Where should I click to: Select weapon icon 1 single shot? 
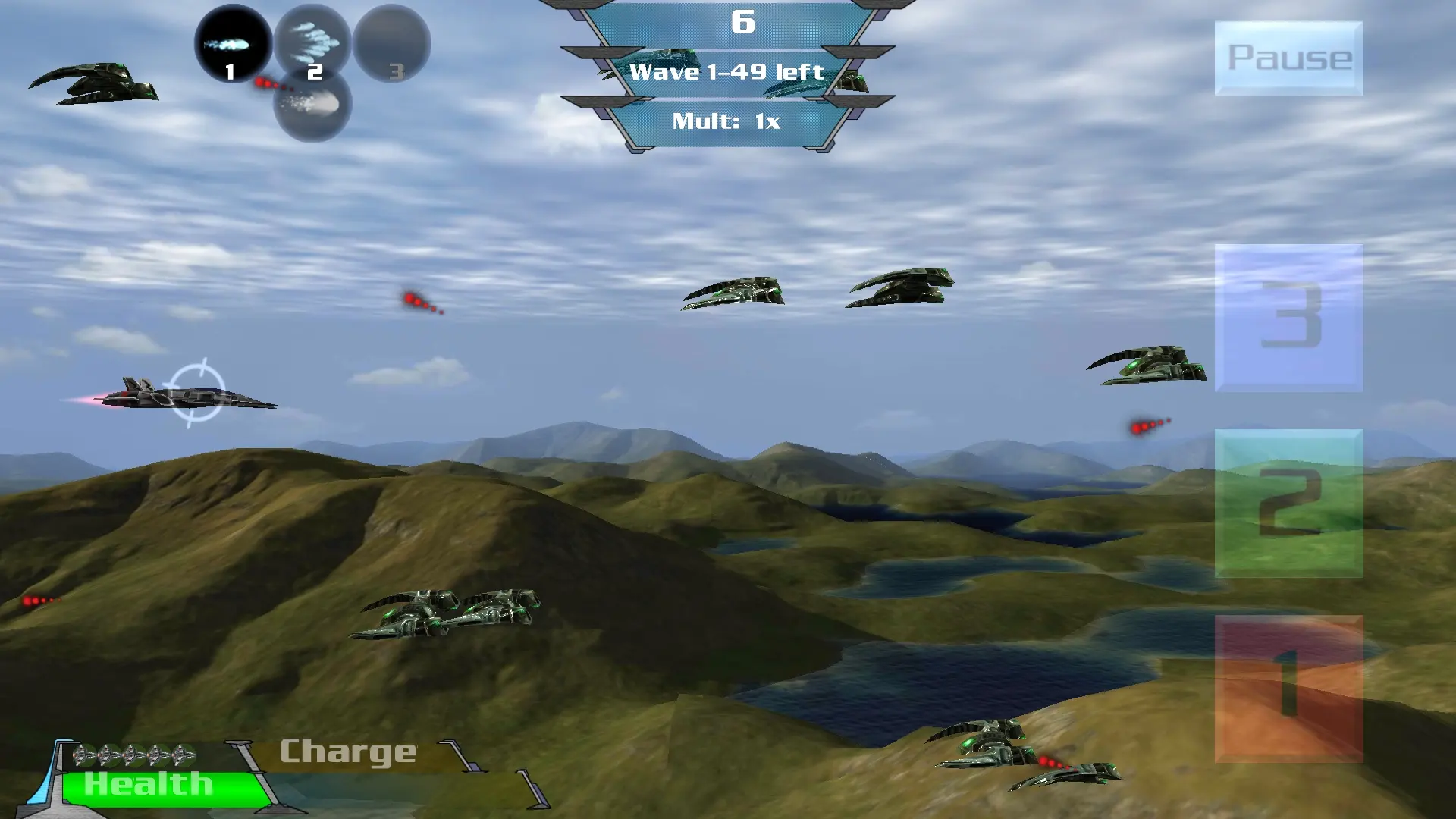tap(233, 44)
